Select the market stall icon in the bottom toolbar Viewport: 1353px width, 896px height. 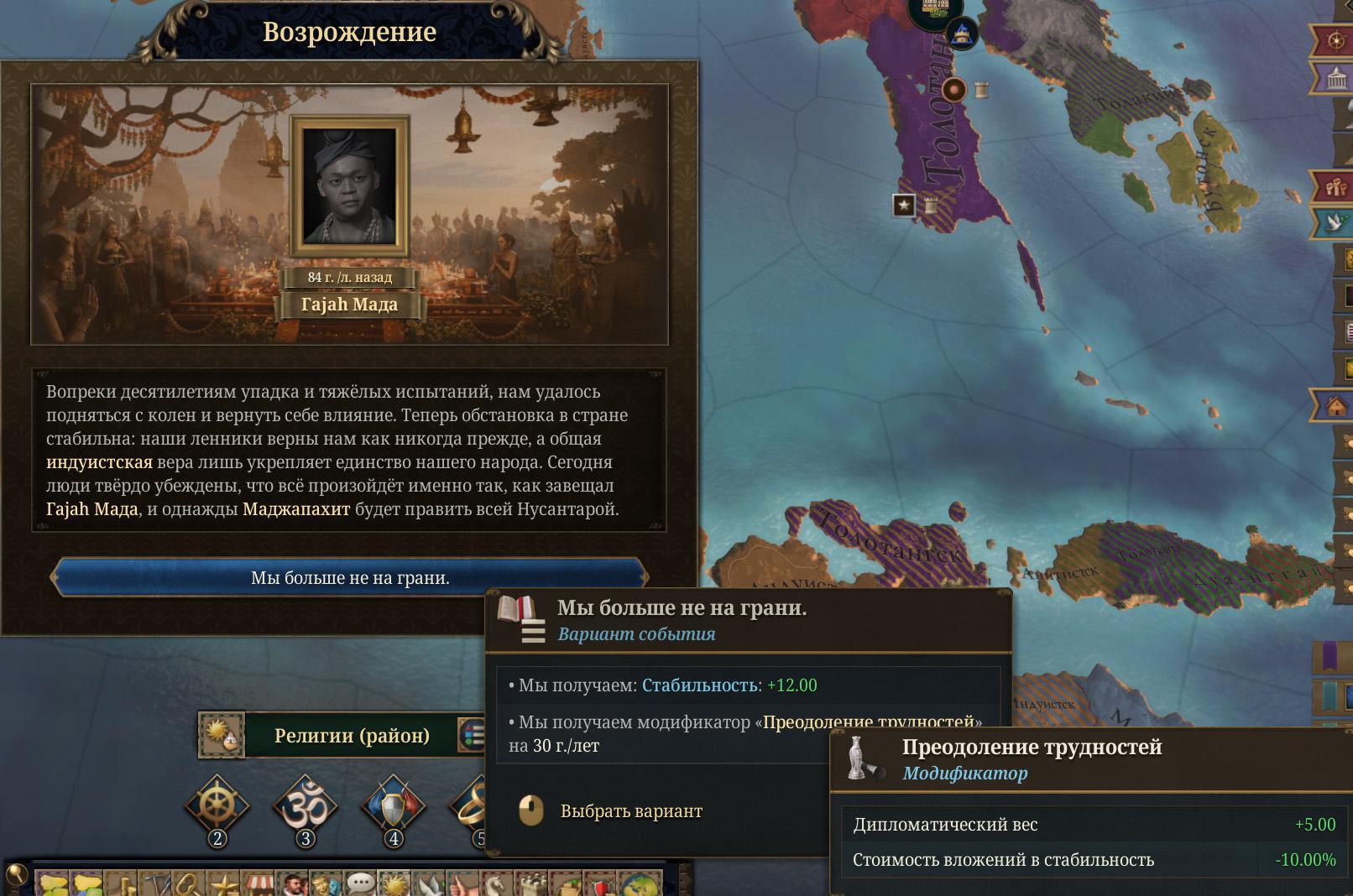pos(256,884)
